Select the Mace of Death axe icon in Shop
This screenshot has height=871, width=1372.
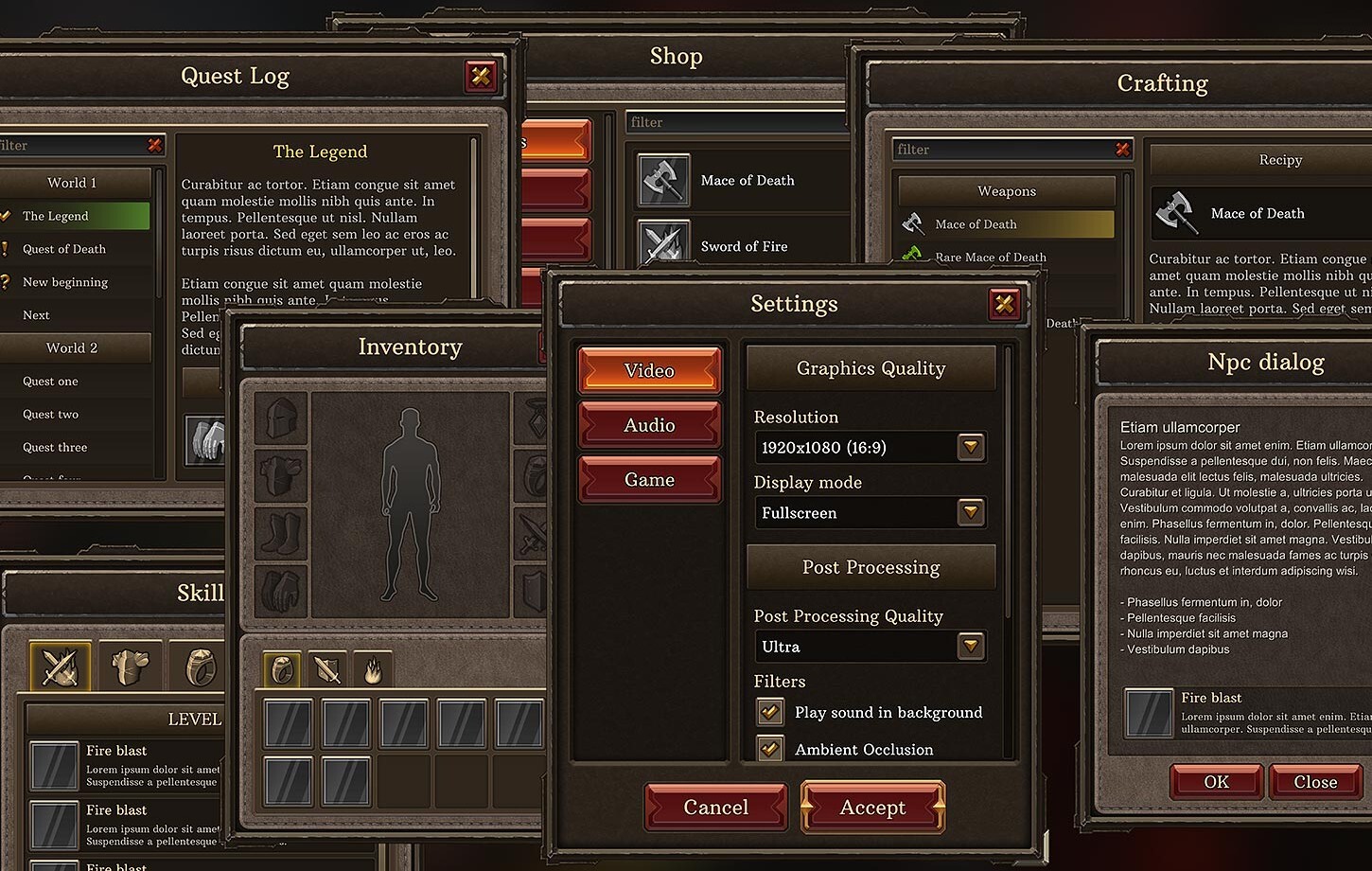coord(663,180)
